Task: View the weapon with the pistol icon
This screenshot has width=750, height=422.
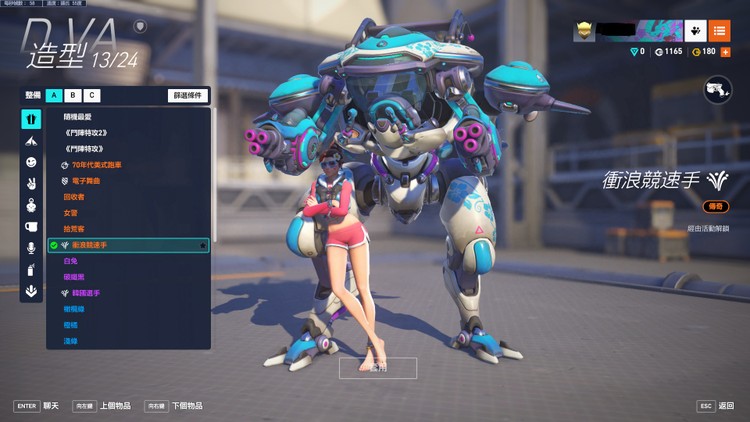Action: click(x=718, y=90)
